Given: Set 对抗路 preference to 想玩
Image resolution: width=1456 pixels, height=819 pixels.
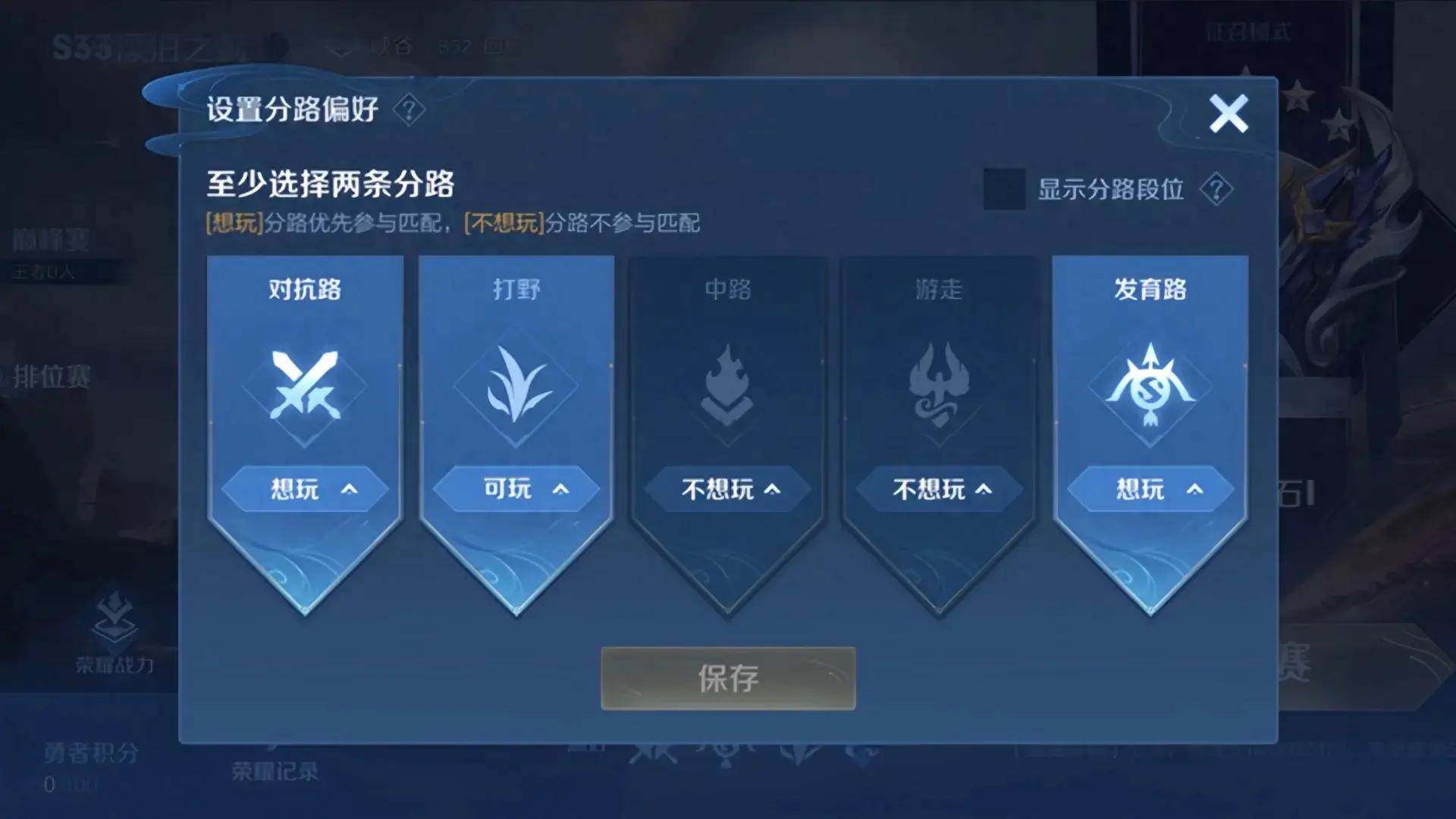Looking at the screenshot, I should point(306,489).
